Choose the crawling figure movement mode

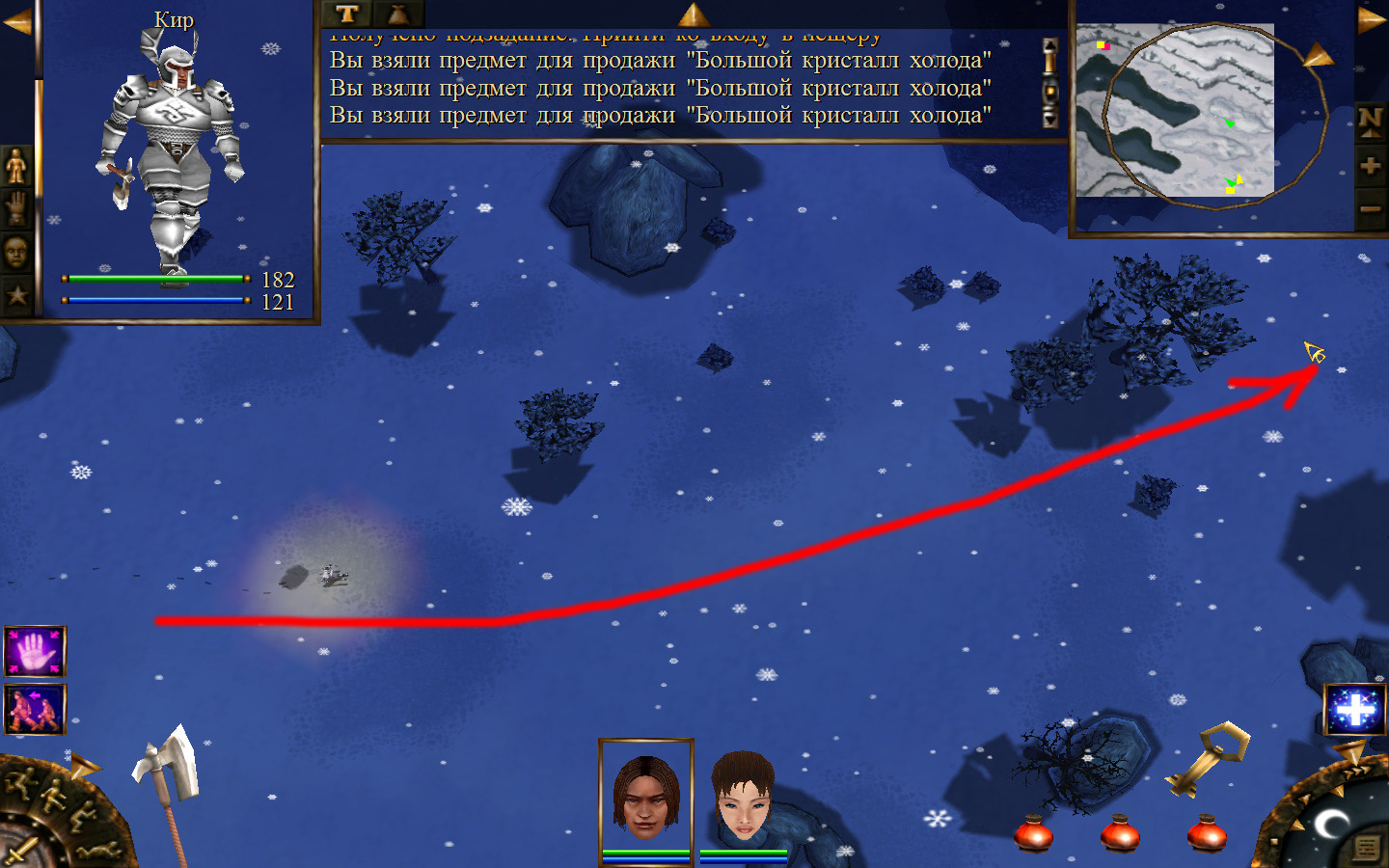[96, 851]
